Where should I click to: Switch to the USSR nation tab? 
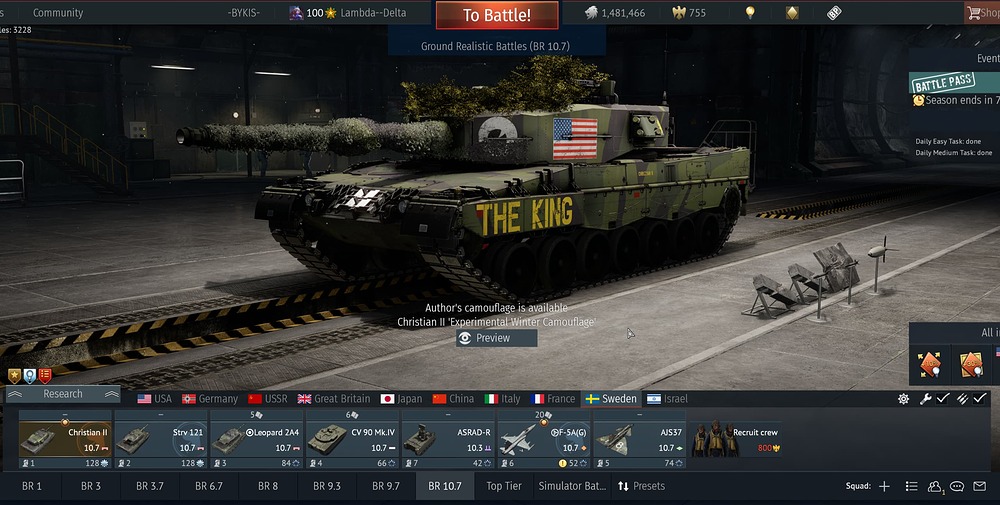pyautogui.click(x=268, y=398)
